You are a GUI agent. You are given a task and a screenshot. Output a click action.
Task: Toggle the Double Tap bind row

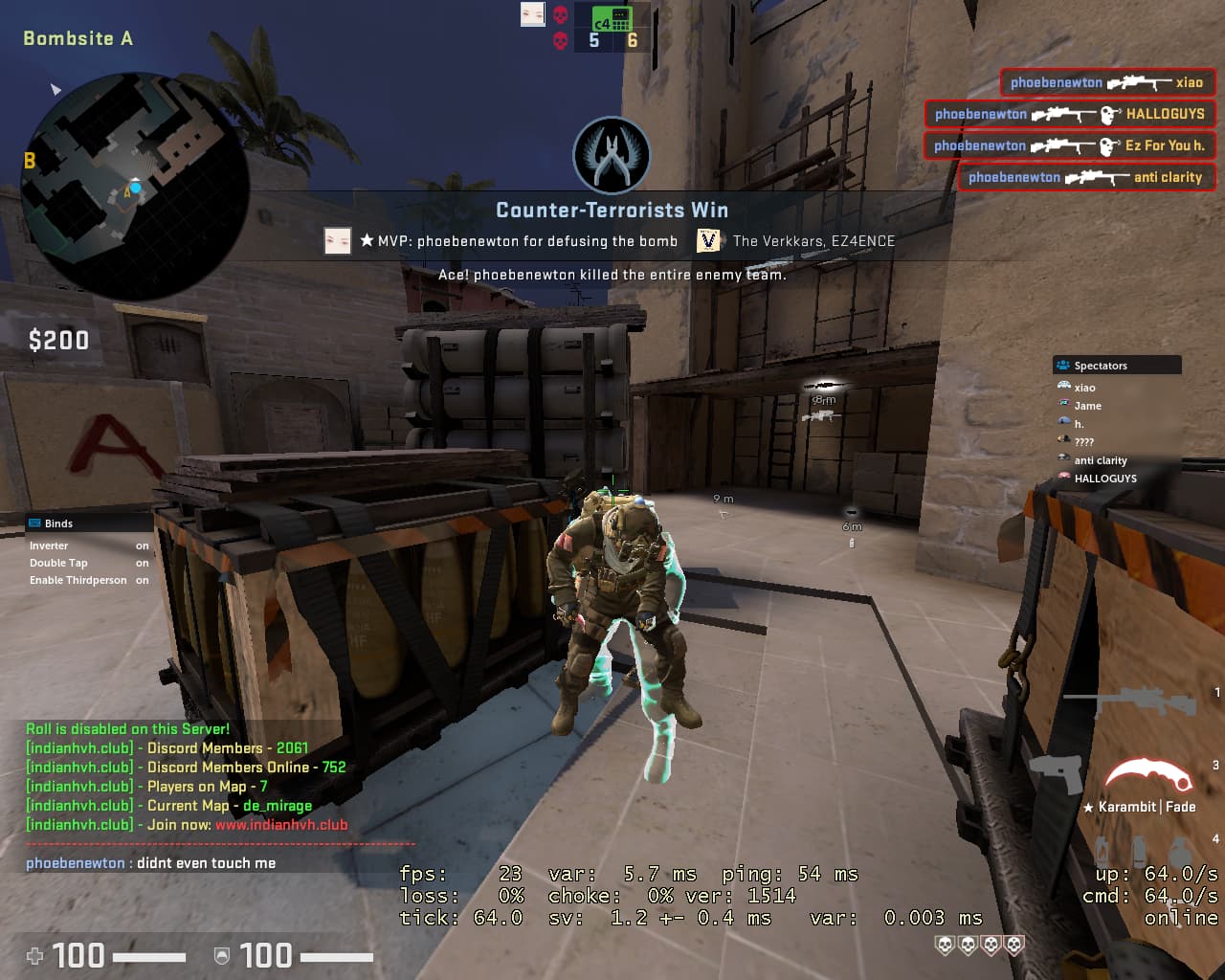tap(88, 563)
